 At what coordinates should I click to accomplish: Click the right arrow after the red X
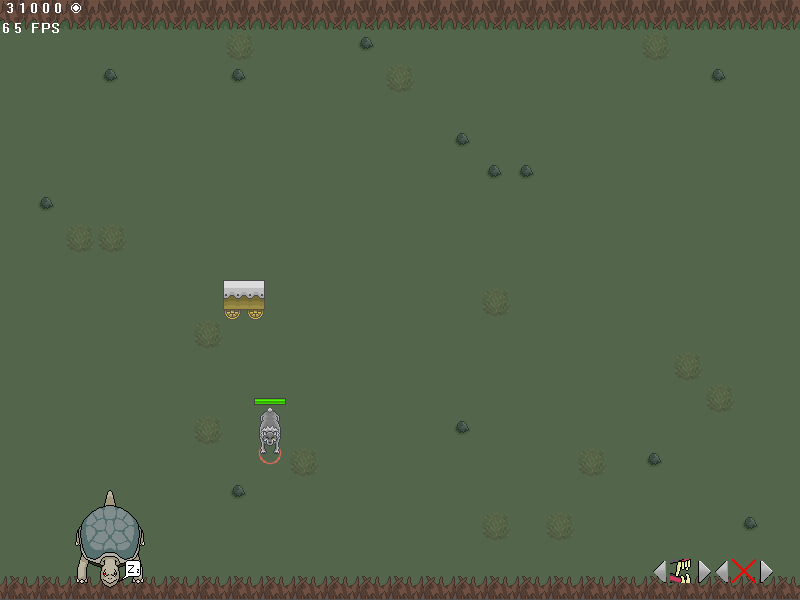pyautogui.click(x=766, y=571)
